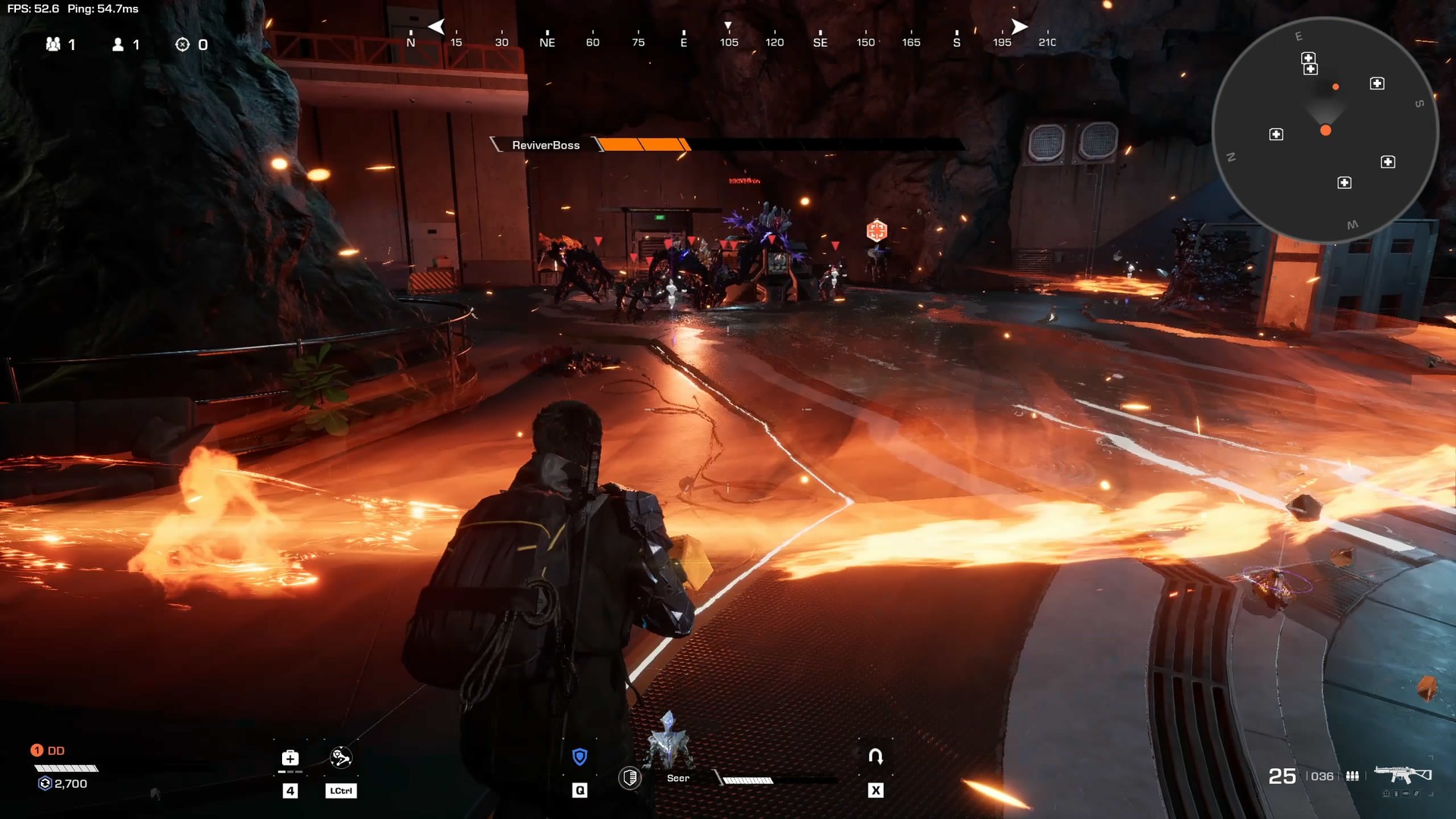
Task: Open the circular minimap
Action: [x=1325, y=130]
